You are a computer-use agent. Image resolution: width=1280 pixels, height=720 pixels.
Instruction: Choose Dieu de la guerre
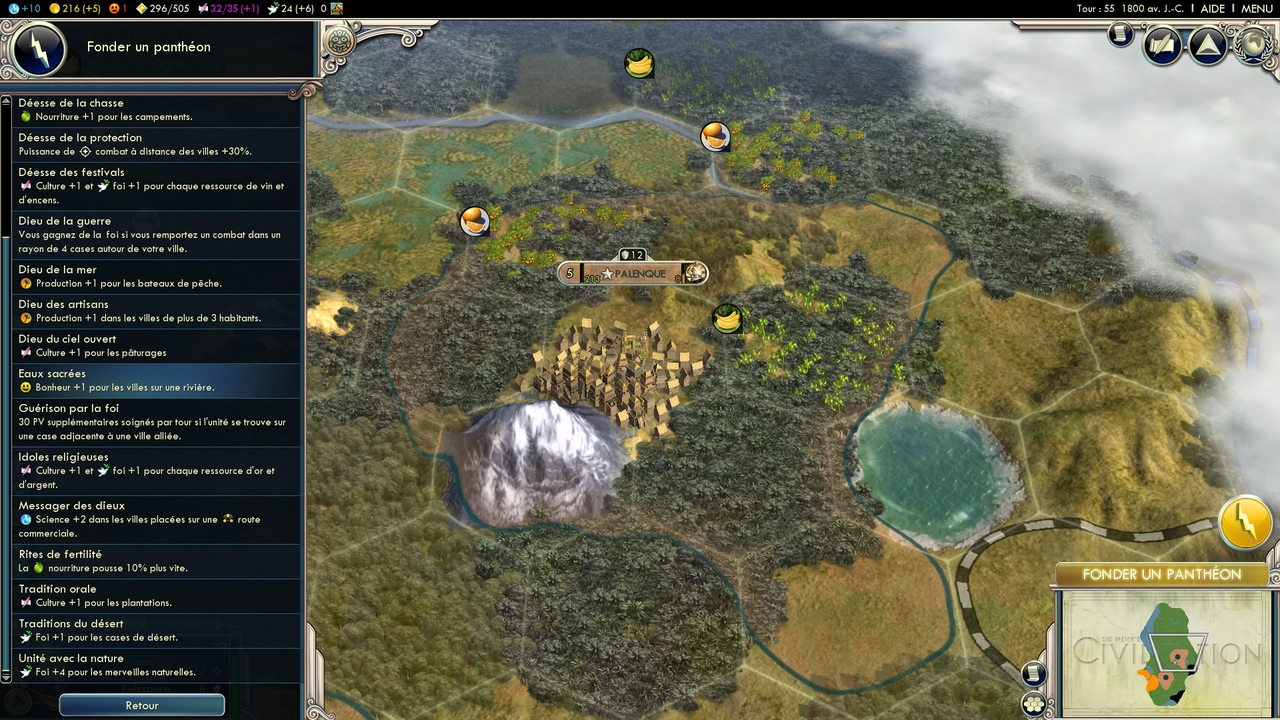[x=156, y=235]
